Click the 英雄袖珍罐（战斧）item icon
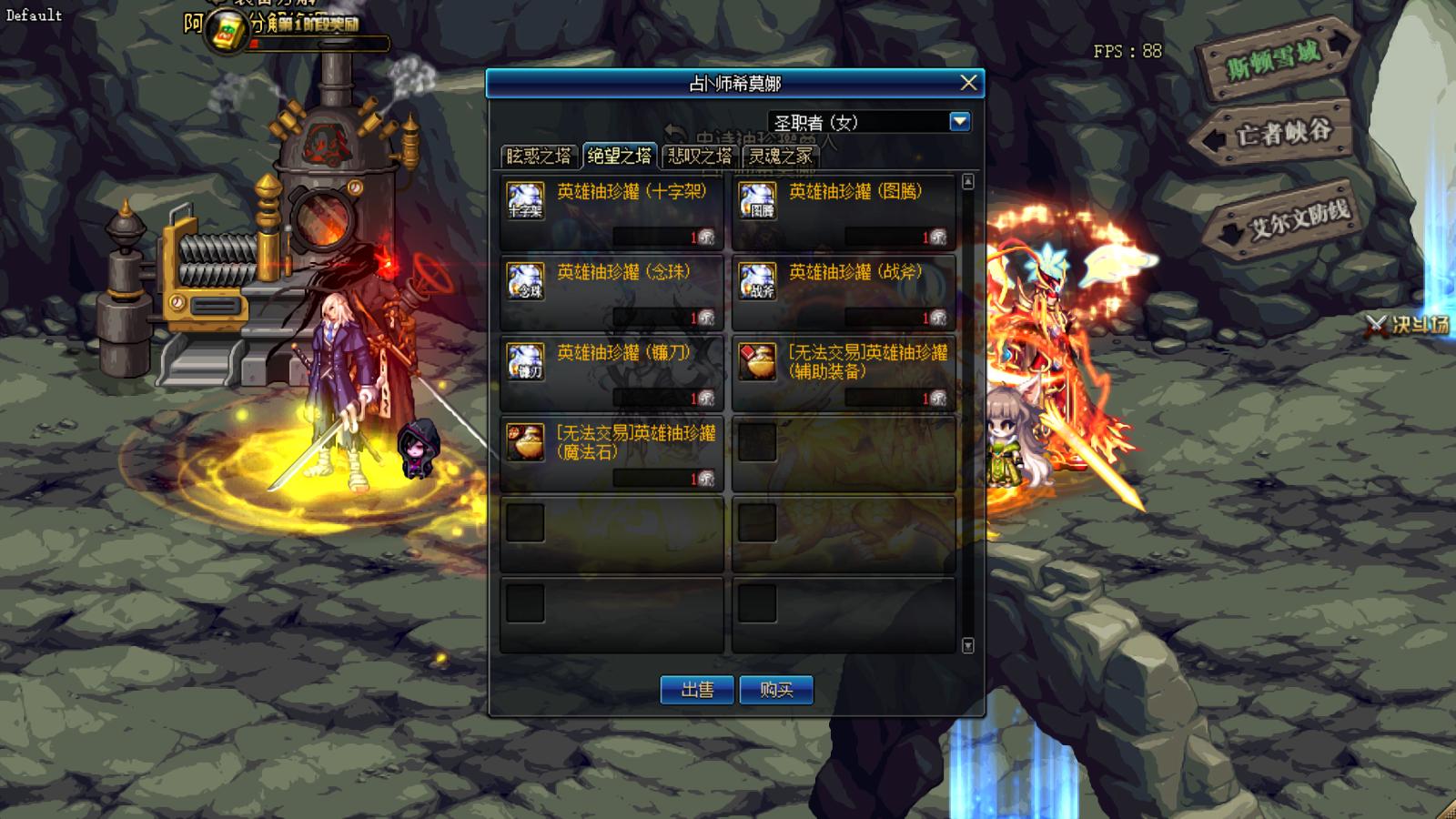This screenshot has width=1456, height=819. (756, 281)
